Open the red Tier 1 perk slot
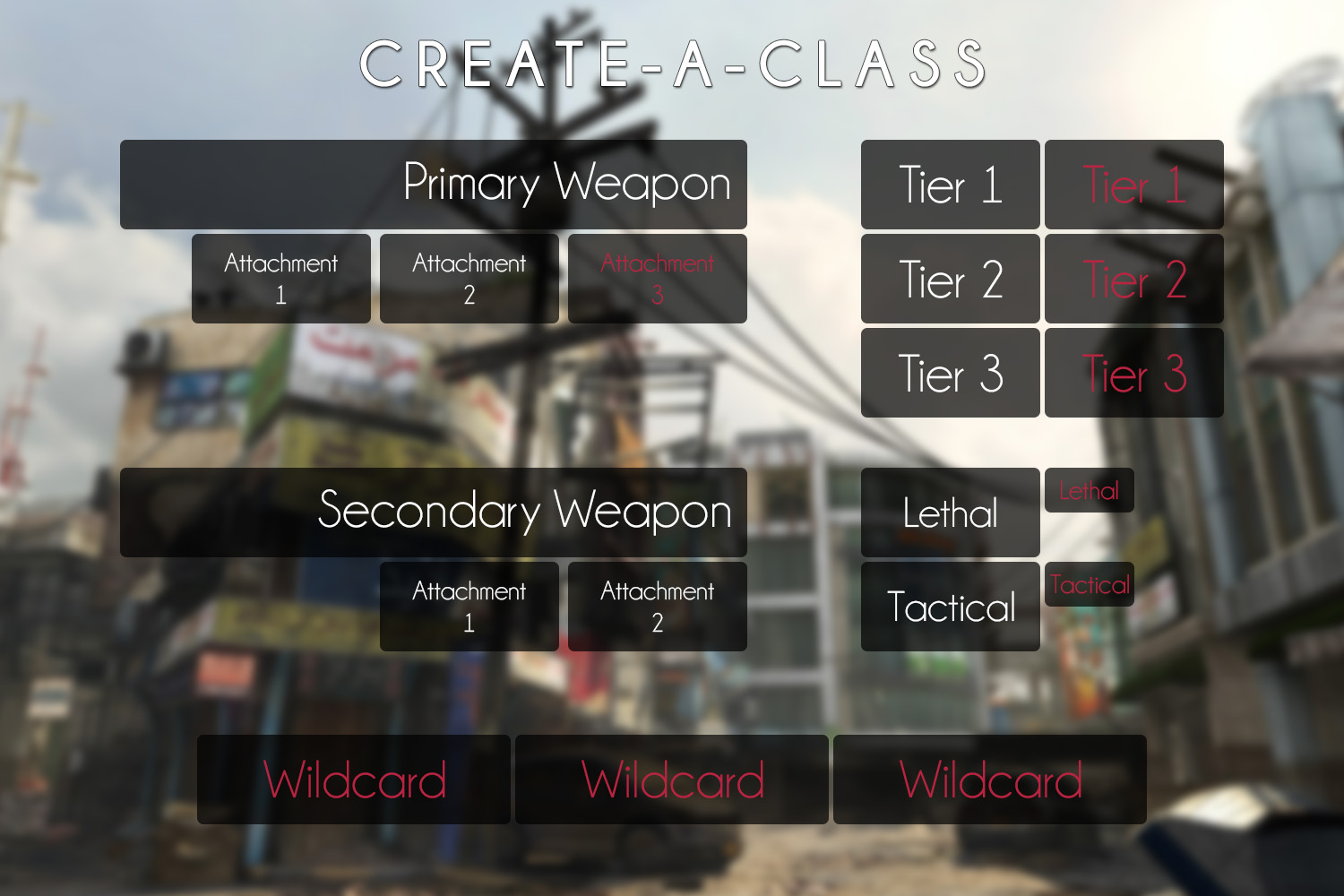This screenshot has width=1344, height=896. coord(1134,185)
